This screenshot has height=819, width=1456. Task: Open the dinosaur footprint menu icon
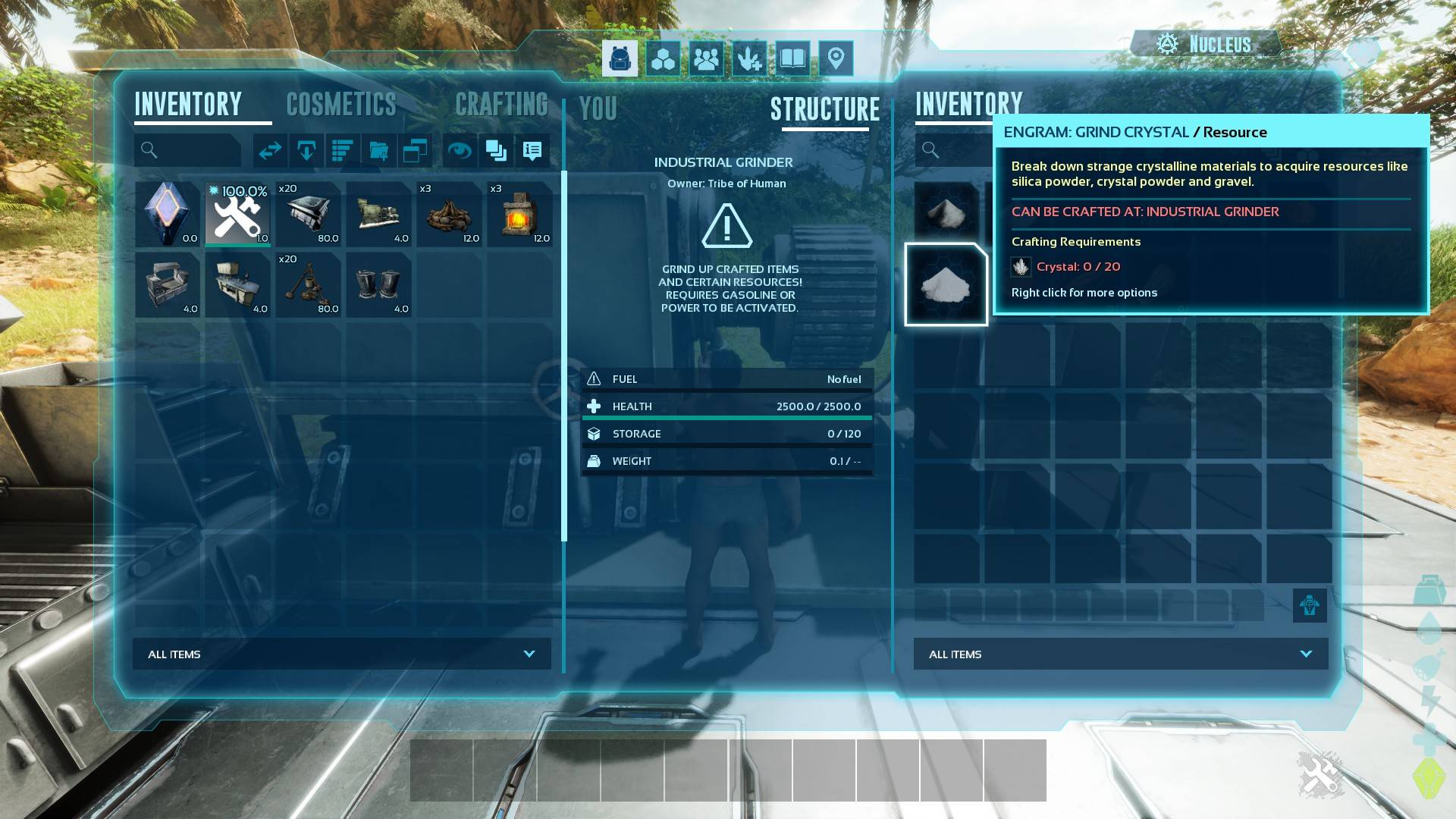[749, 58]
